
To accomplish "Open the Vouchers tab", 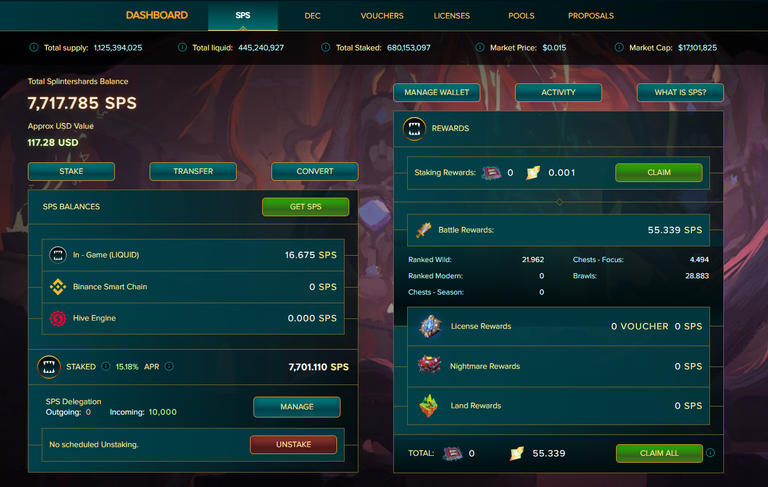I will coord(382,16).
